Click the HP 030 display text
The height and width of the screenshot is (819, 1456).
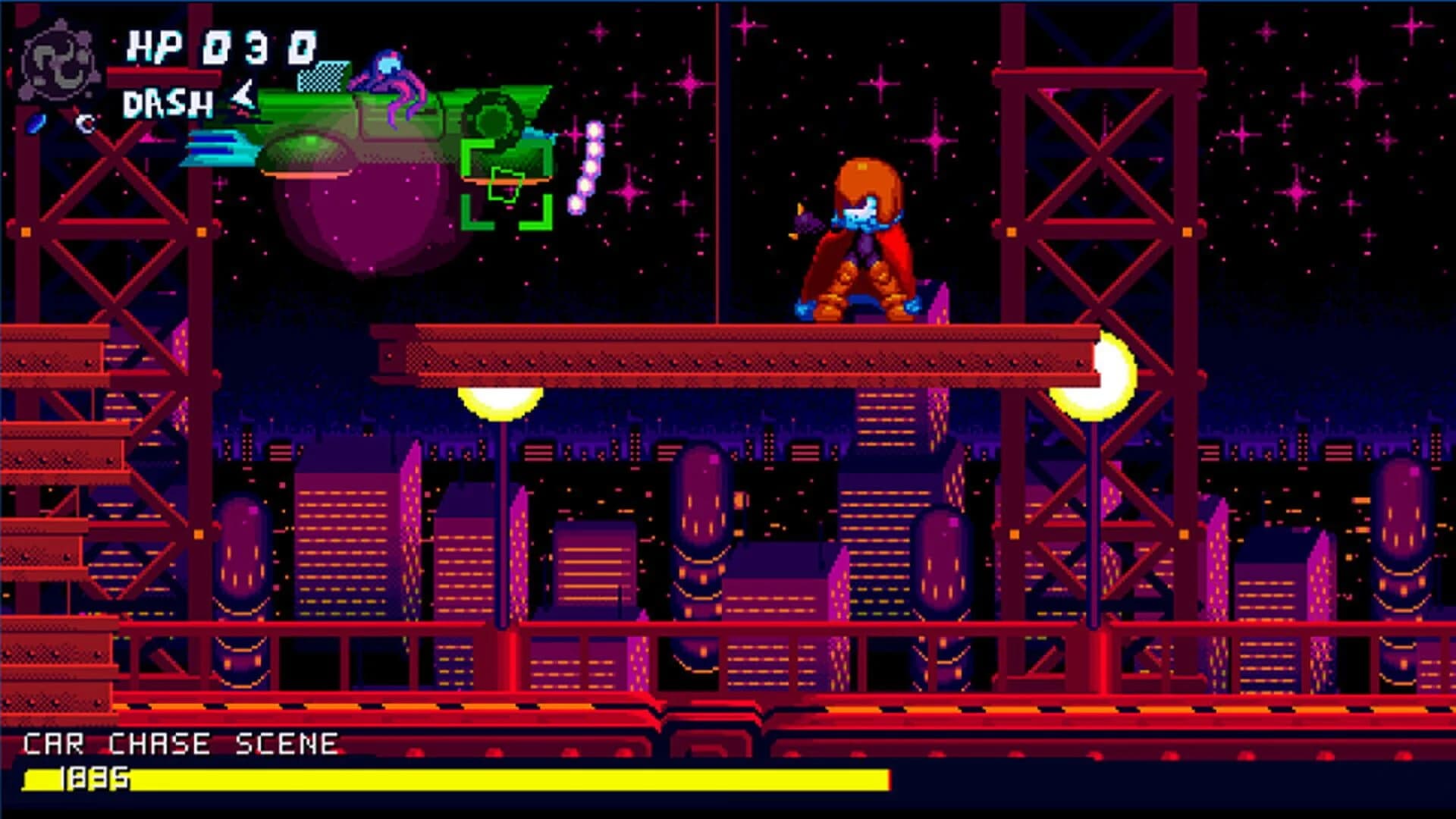point(224,44)
